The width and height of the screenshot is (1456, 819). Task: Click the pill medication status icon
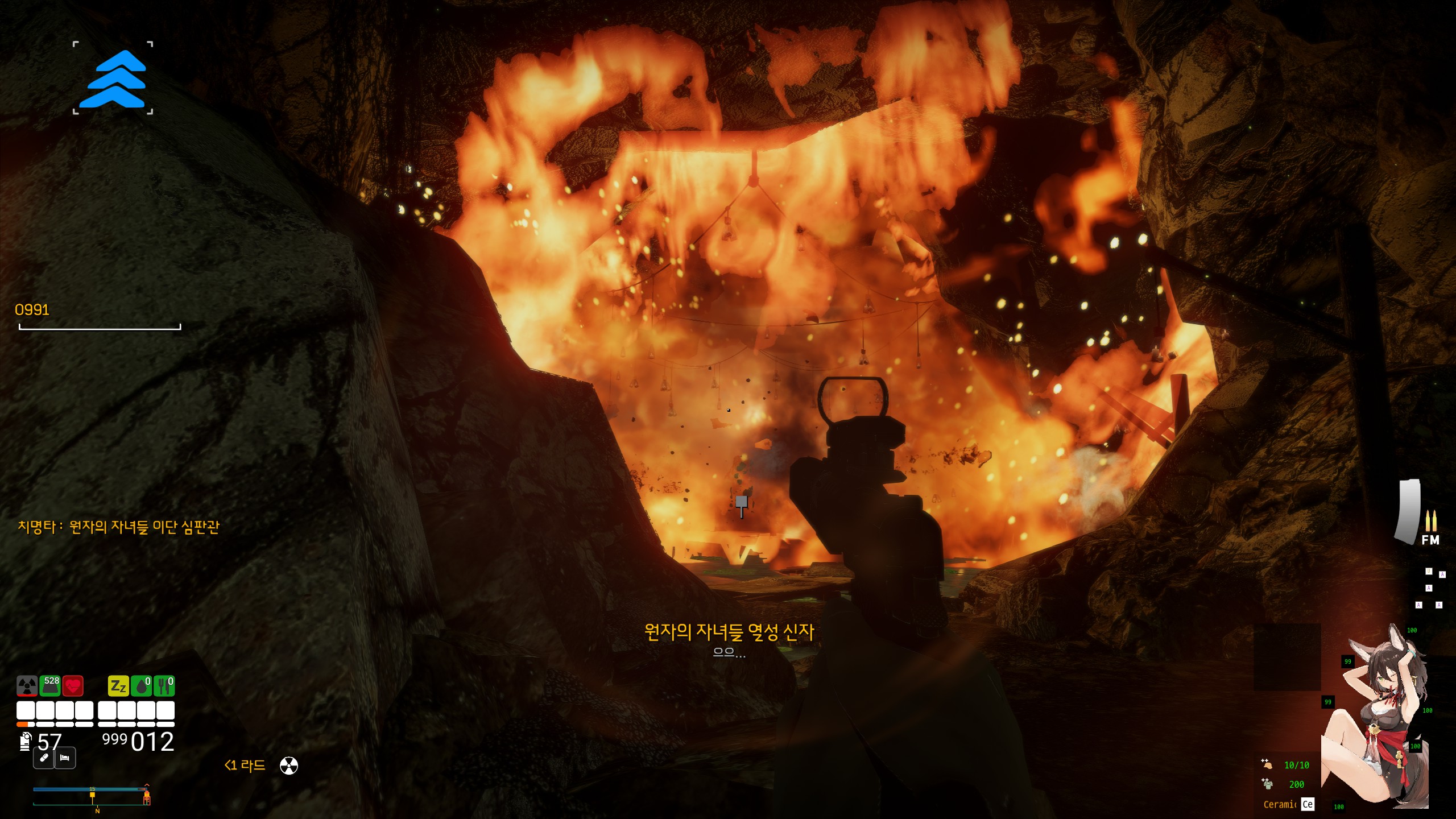[x=43, y=758]
